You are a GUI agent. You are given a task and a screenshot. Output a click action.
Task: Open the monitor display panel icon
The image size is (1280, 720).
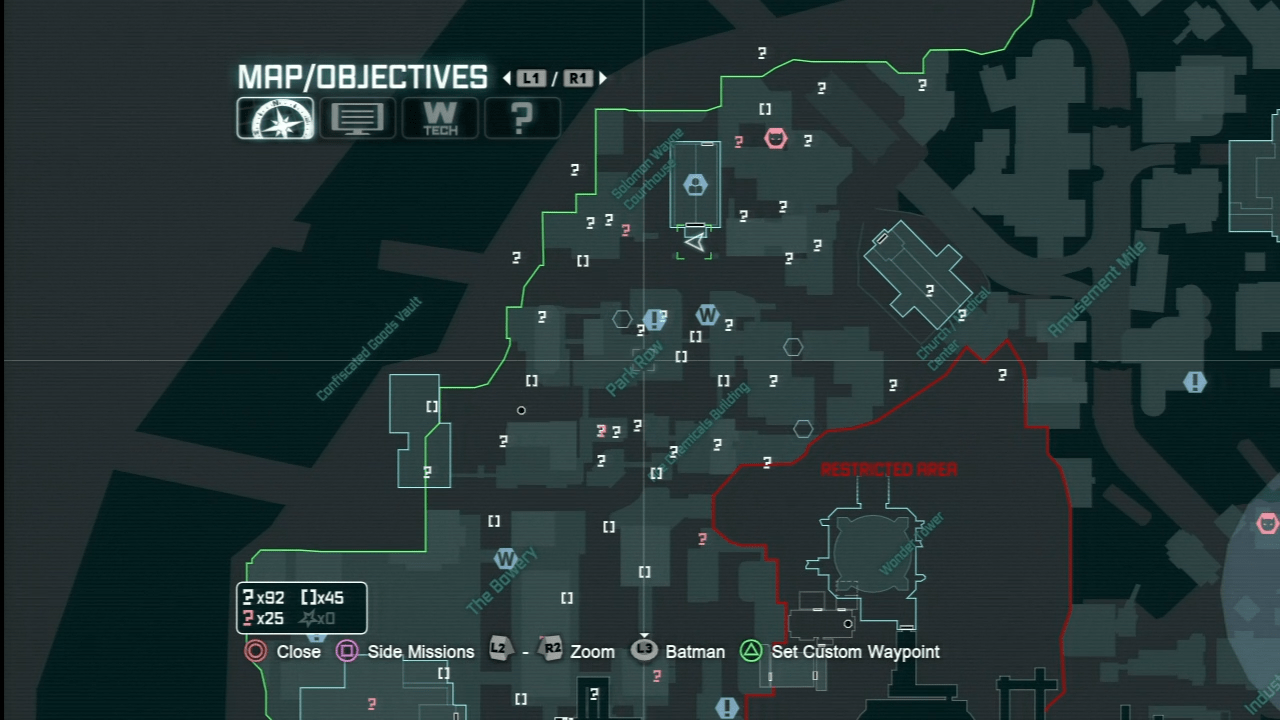(x=357, y=118)
